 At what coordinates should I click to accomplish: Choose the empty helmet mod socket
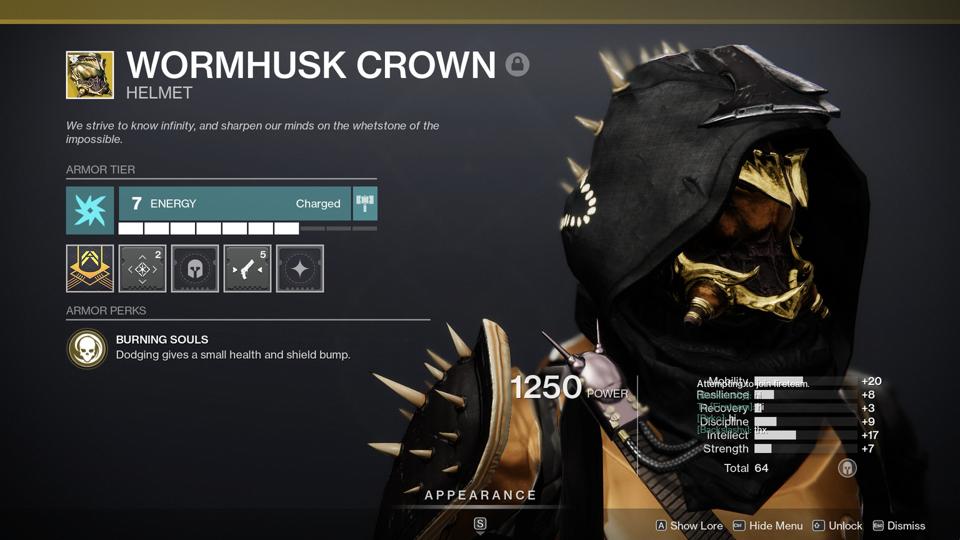[195, 268]
